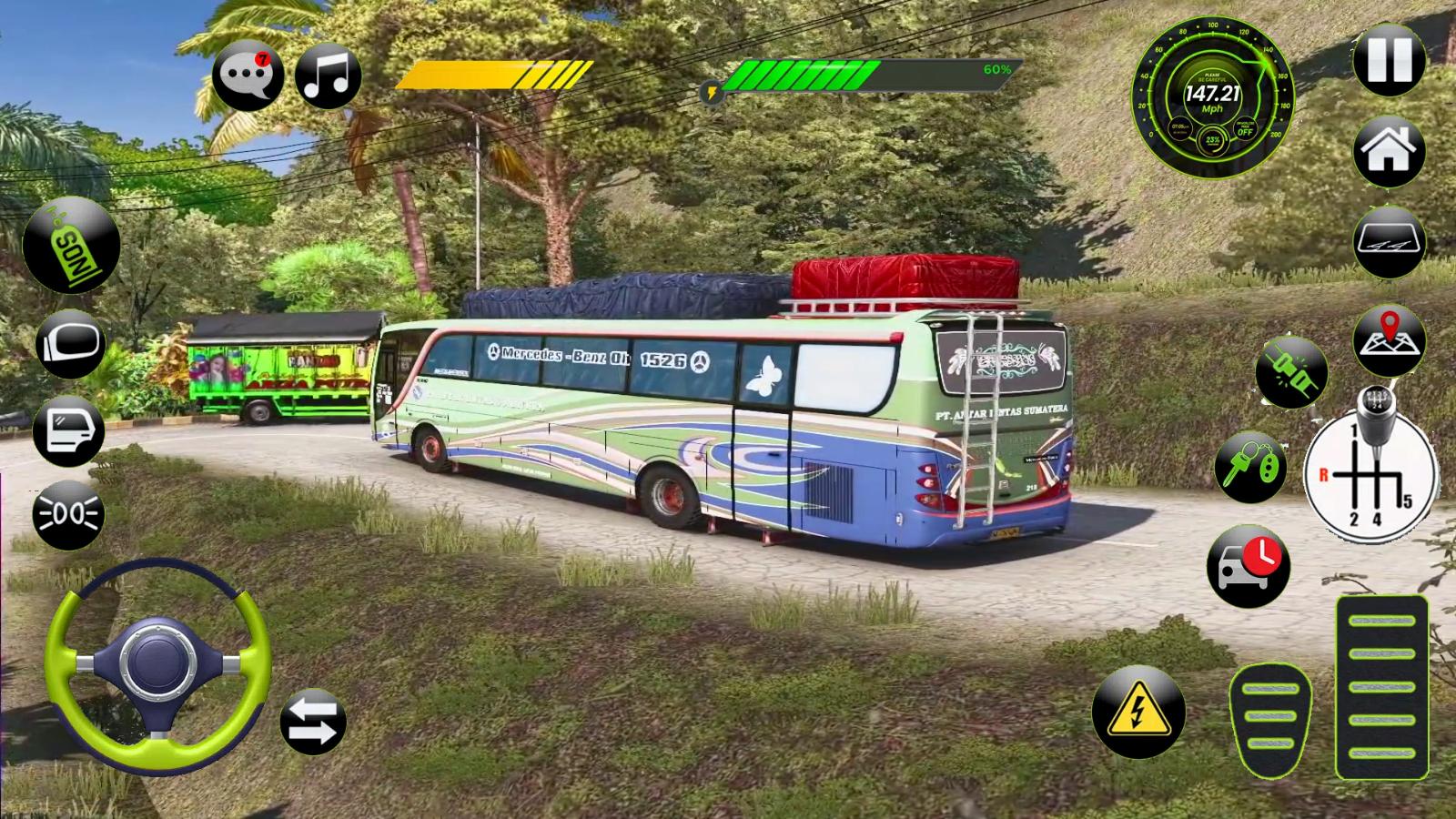
Task: Switch the side mirror view
Action: (x=71, y=345)
